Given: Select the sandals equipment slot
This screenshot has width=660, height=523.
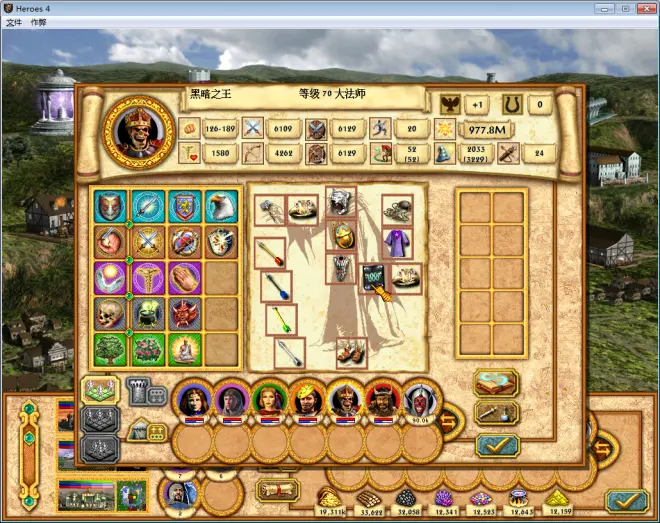Looking at the screenshot, I should (350, 352).
